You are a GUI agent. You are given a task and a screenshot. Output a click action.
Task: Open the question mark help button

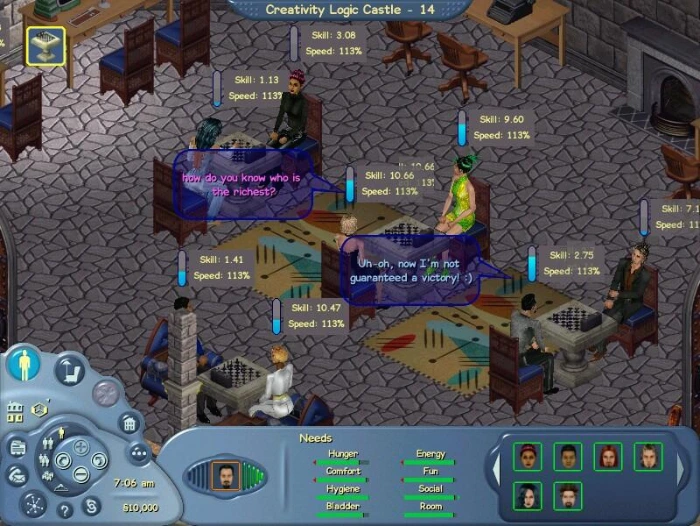pyautogui.click(x=63, y=509)
